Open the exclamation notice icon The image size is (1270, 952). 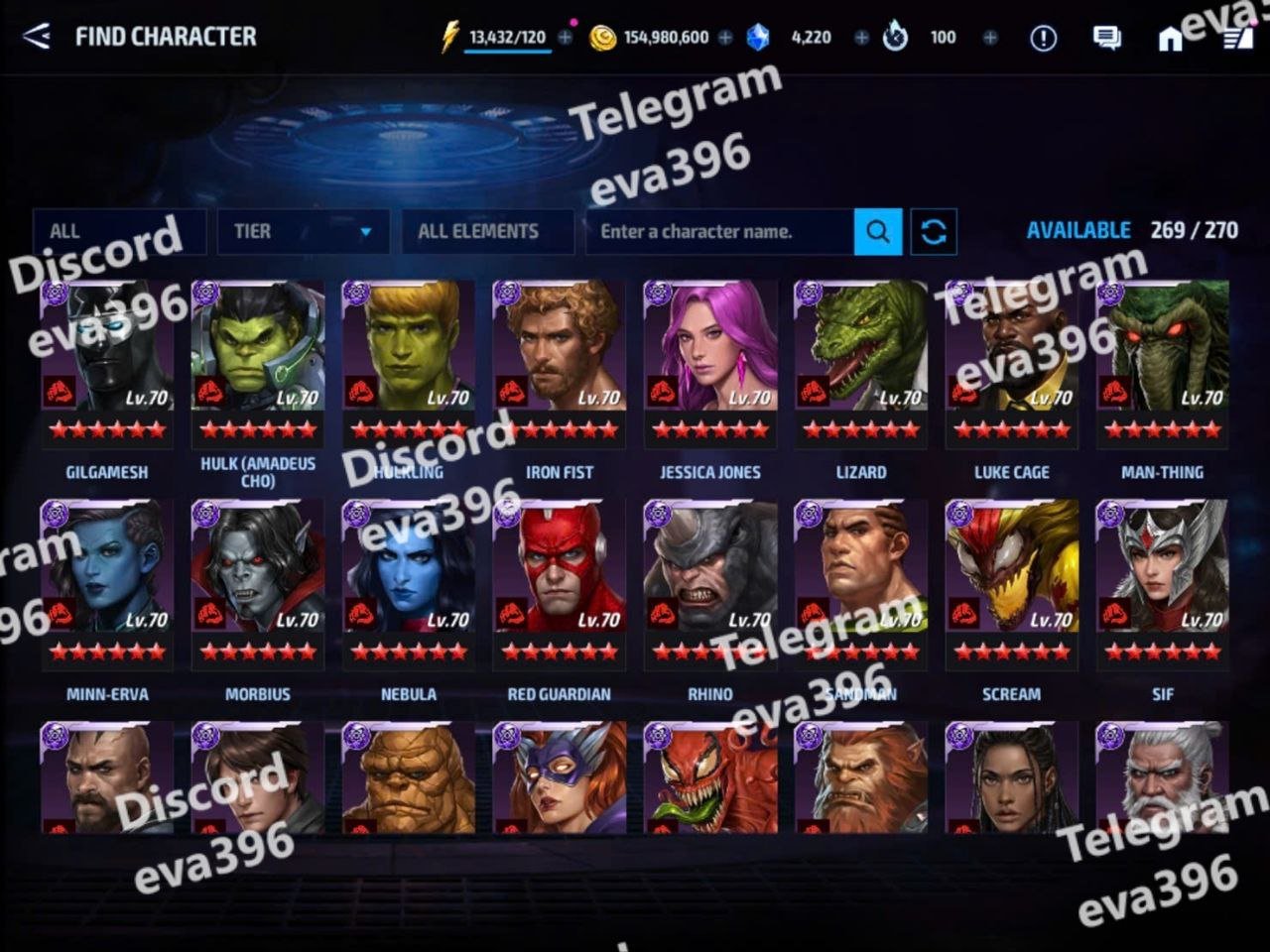coord(1043,38)
